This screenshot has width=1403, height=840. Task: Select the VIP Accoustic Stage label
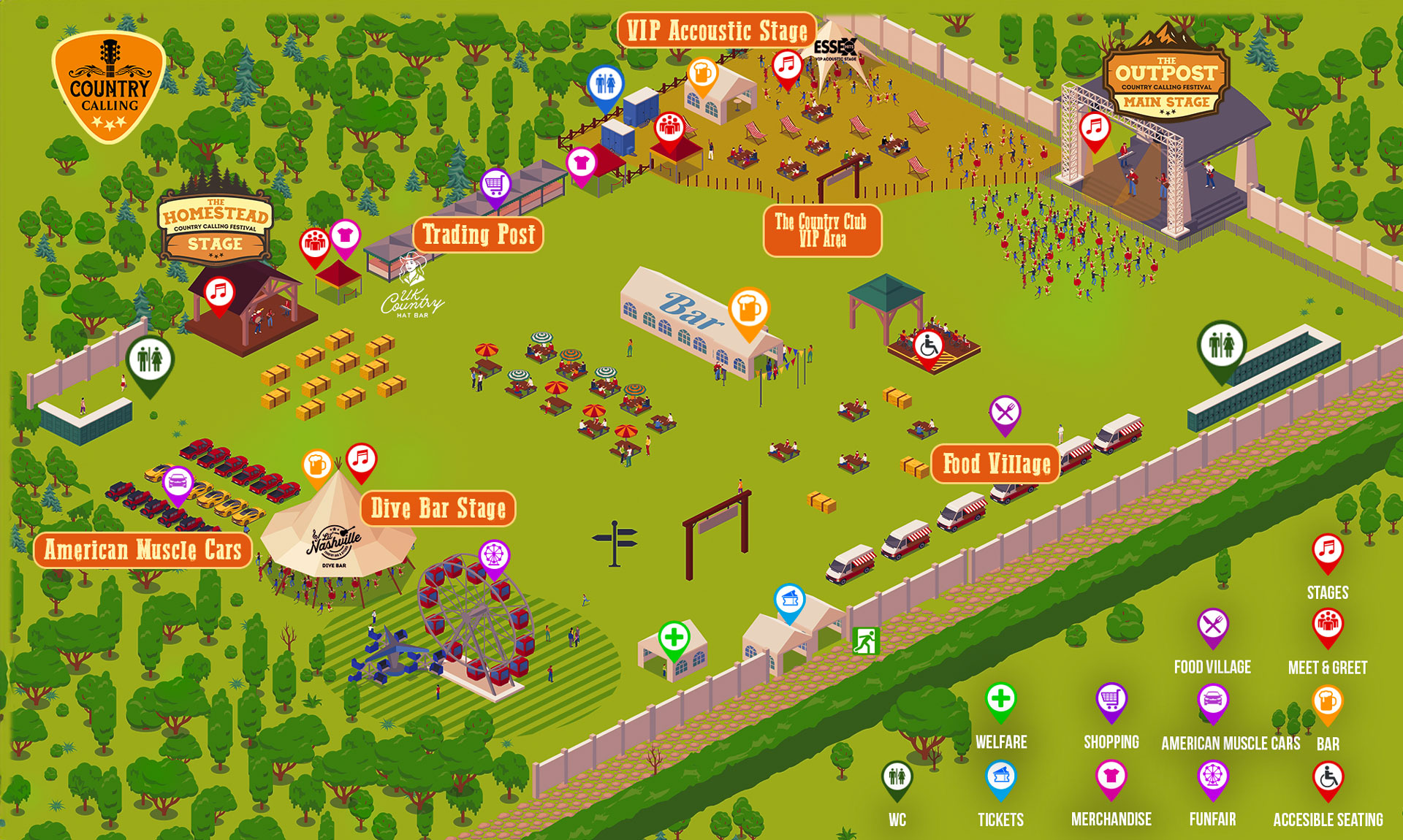click(716, 31)
